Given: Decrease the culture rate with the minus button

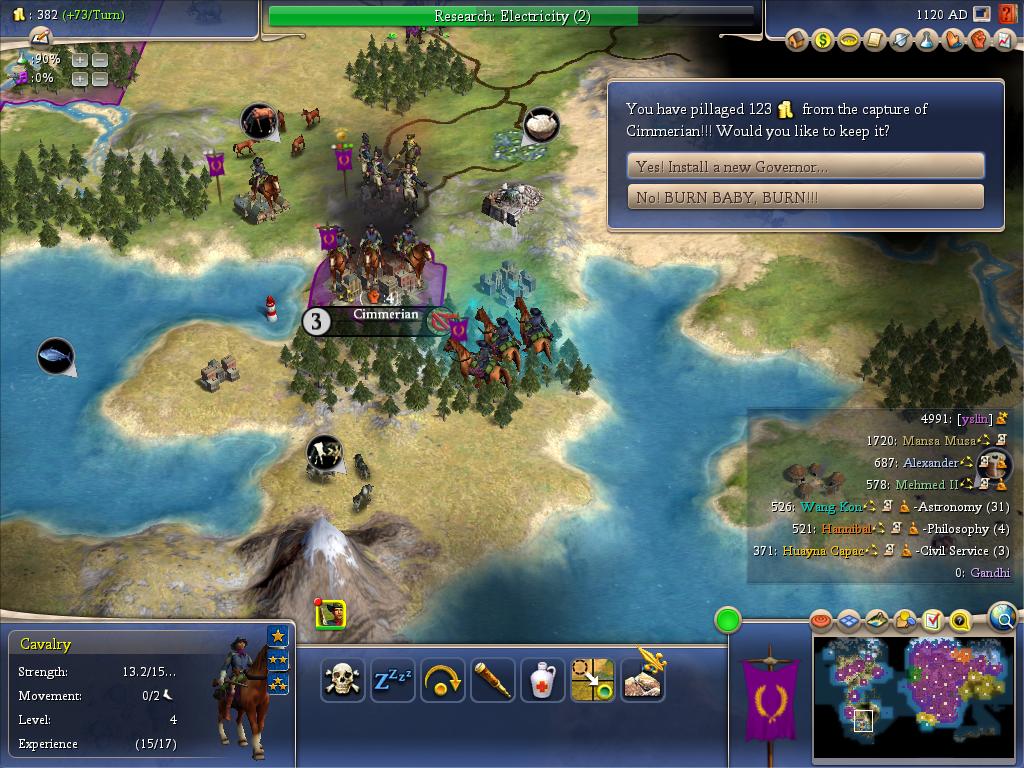Looking at the screenshot, I should [99, 78].
